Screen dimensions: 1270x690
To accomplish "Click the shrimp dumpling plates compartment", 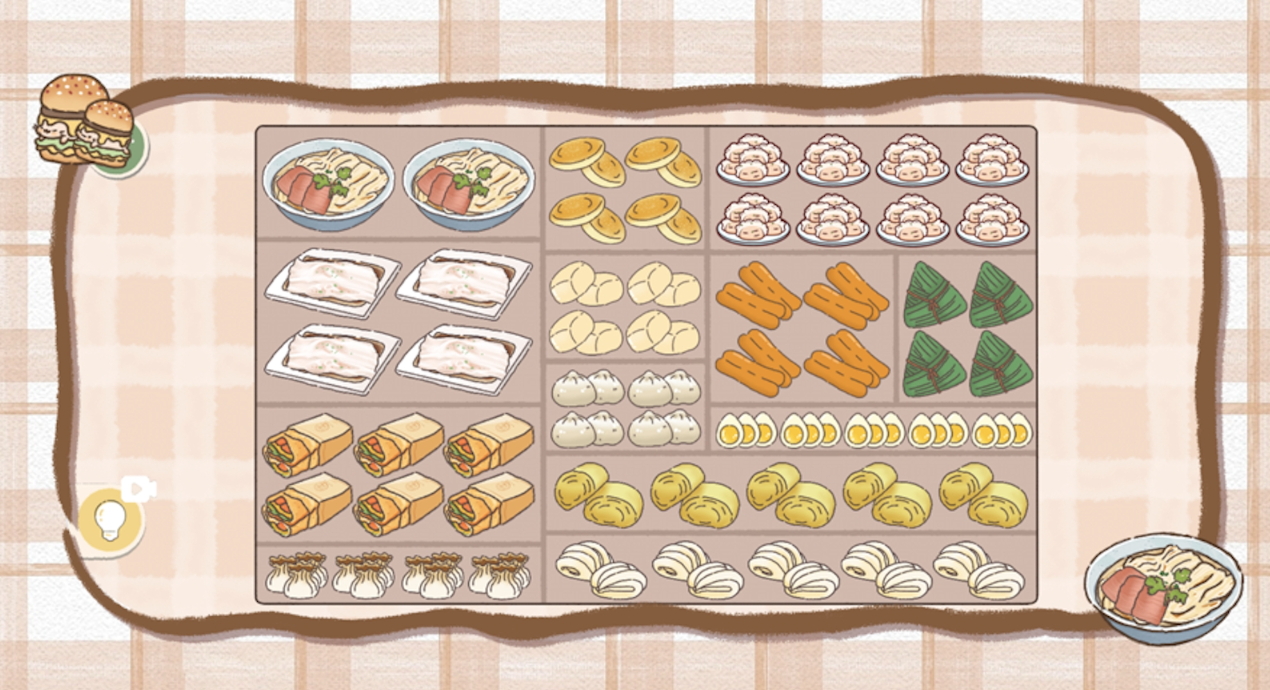I will click(872, 188).
